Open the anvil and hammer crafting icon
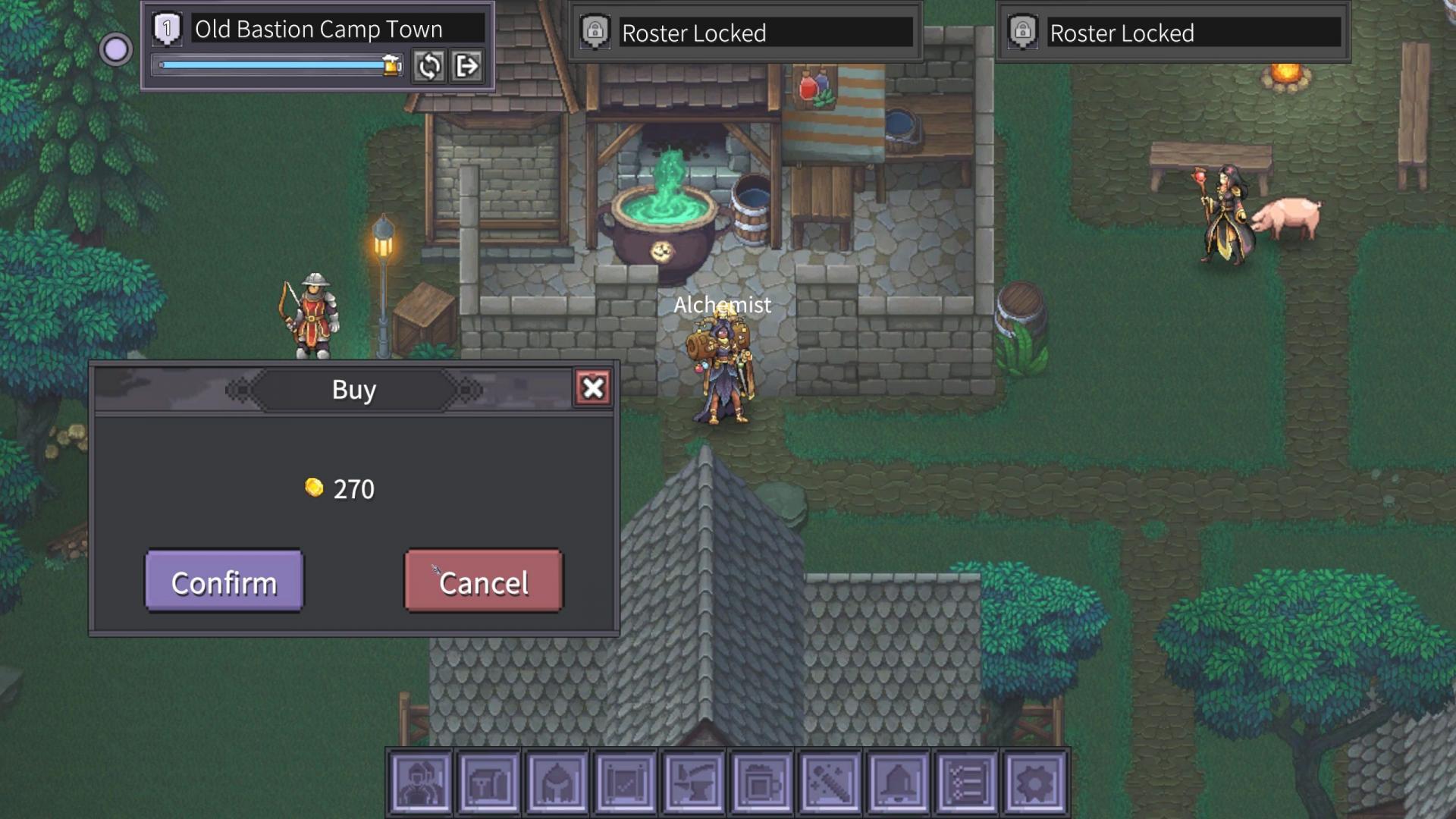Viewport: 1456px width, 819px height. point(693,783)
